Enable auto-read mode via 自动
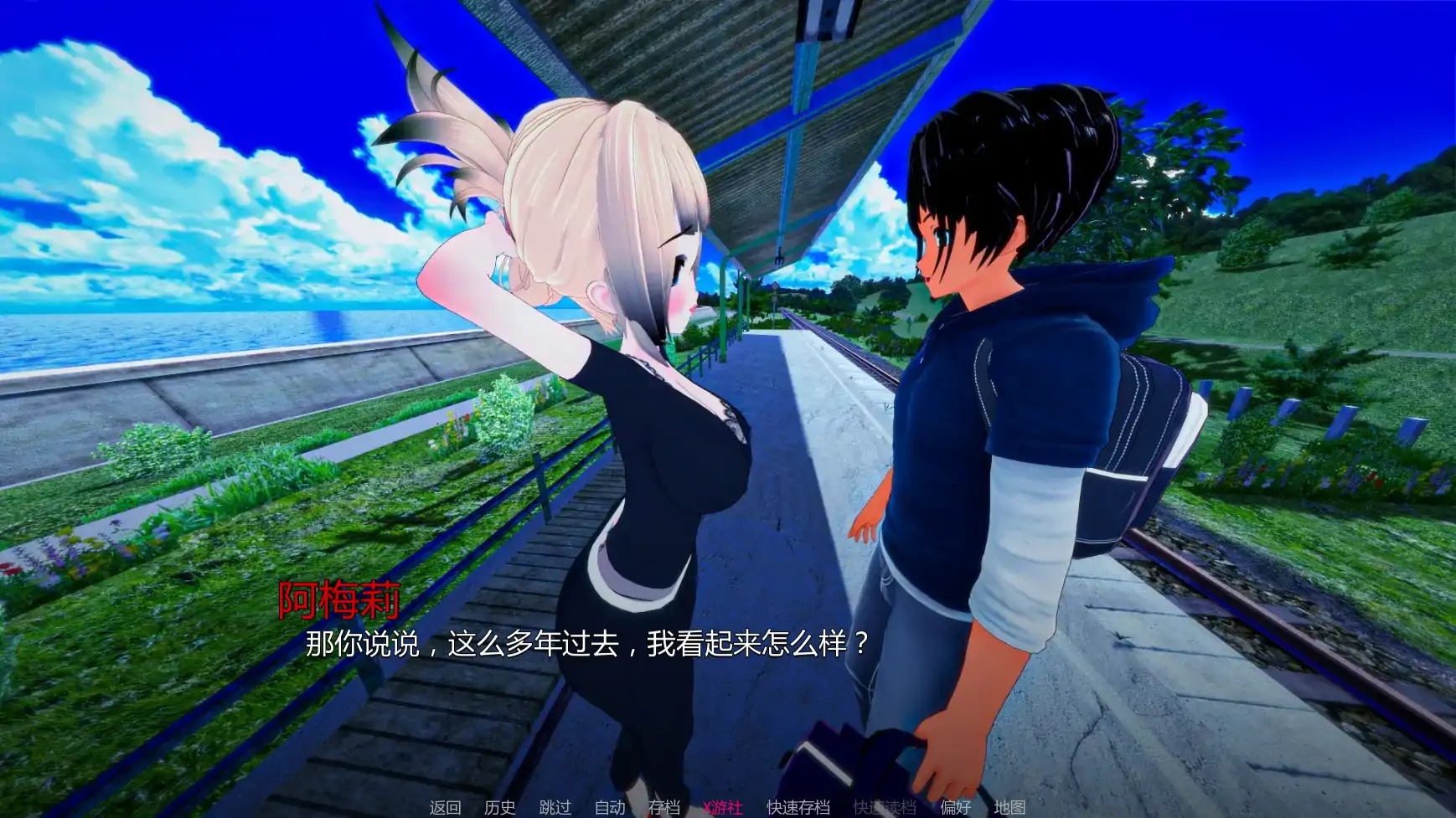1456x818 pixels. coord(611,806)
